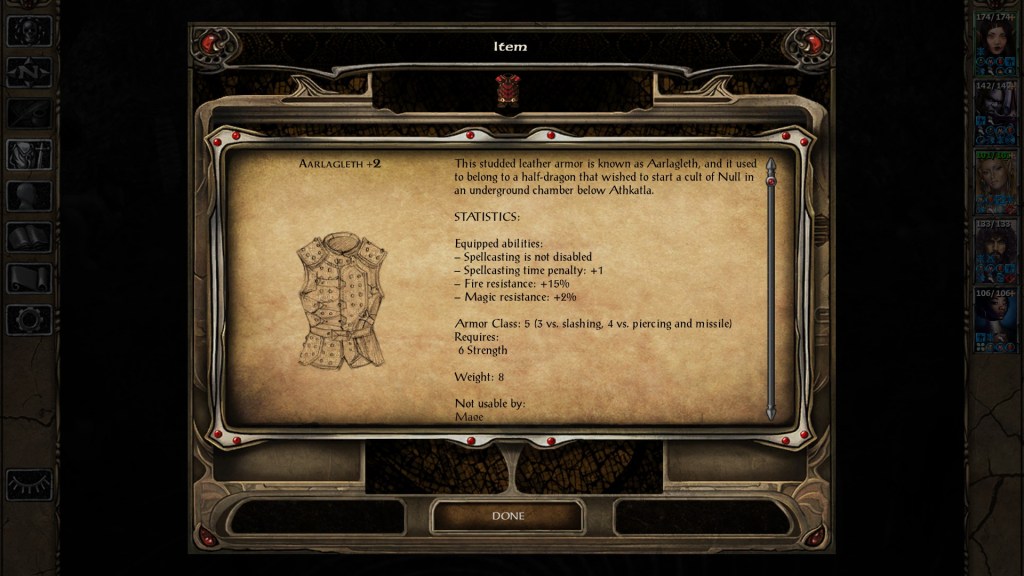
Task: Open the character record head button
Action: point(29,196)
